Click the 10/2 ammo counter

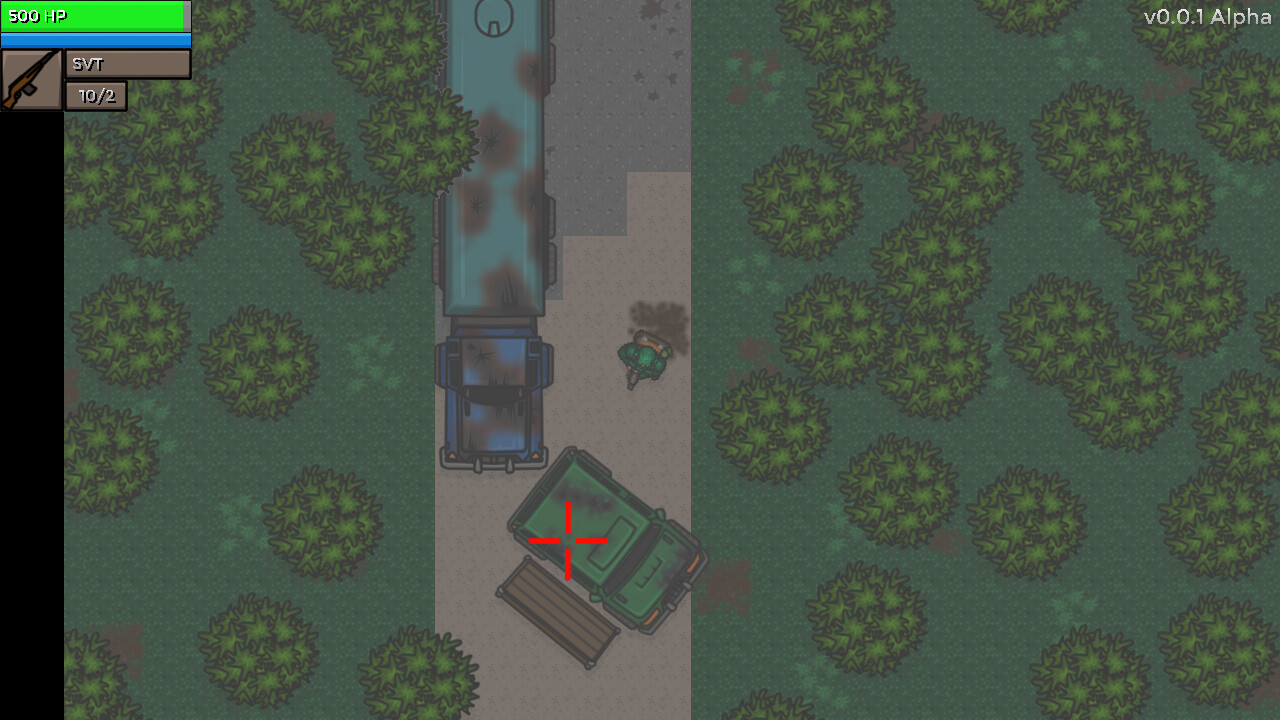click(95, 97)
